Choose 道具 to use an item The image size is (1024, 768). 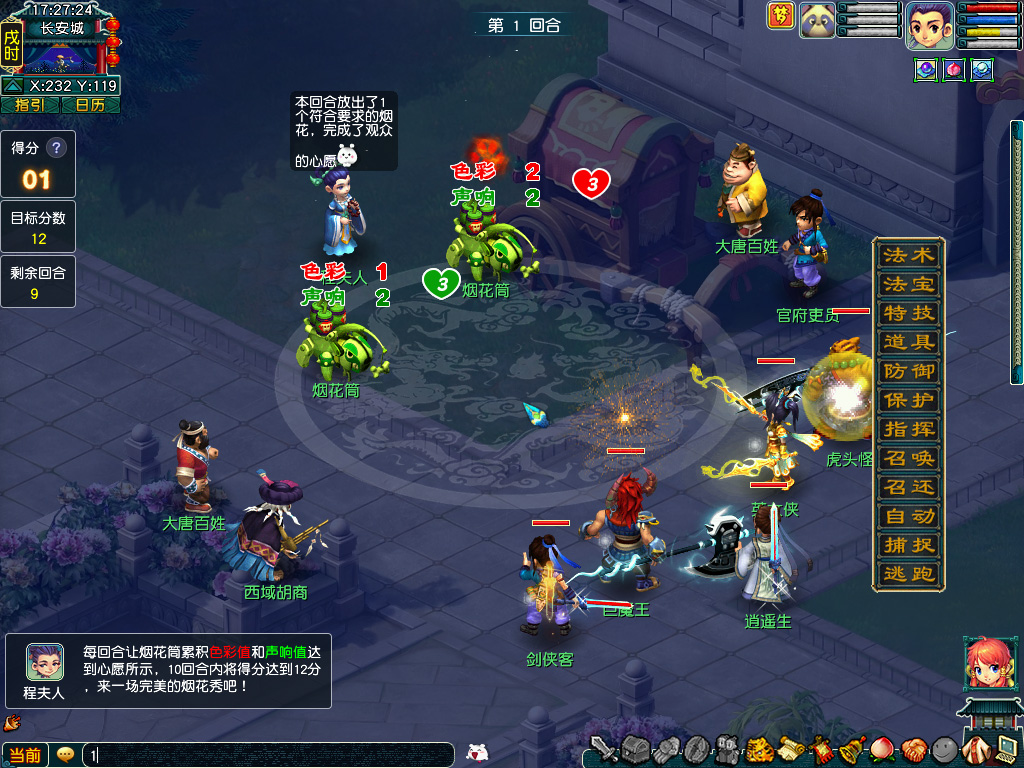(x=908, y=342)
